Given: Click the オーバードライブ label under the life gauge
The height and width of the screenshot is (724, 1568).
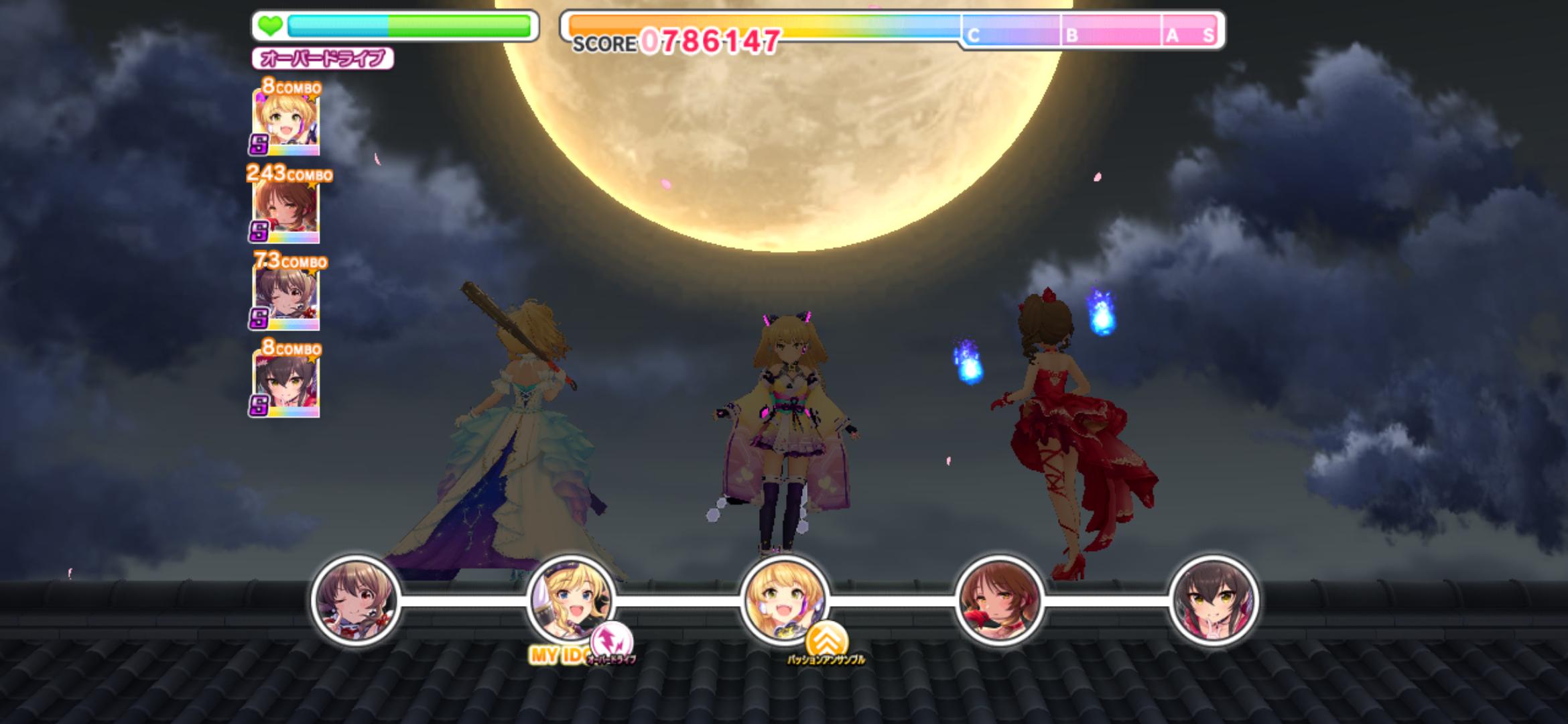Looking at the screenshot, I should [322, 59].
